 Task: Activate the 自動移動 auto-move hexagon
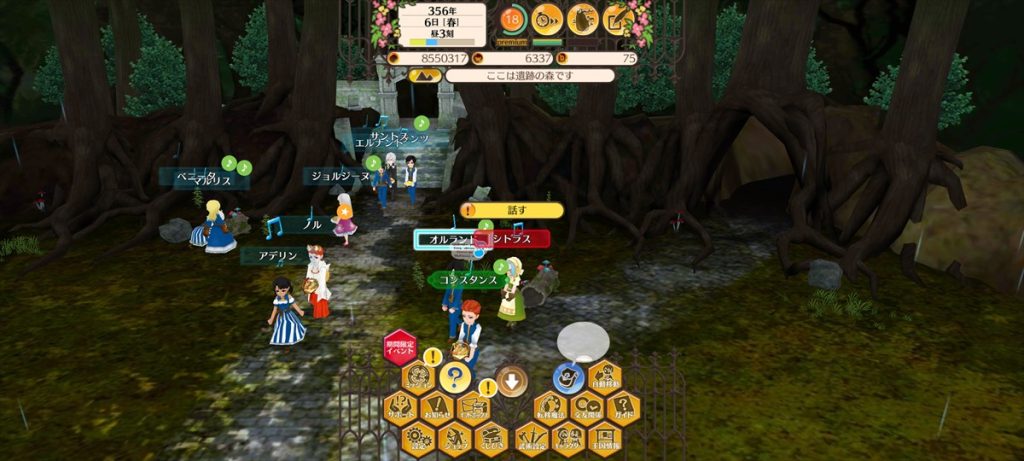[x=604, y=378]
